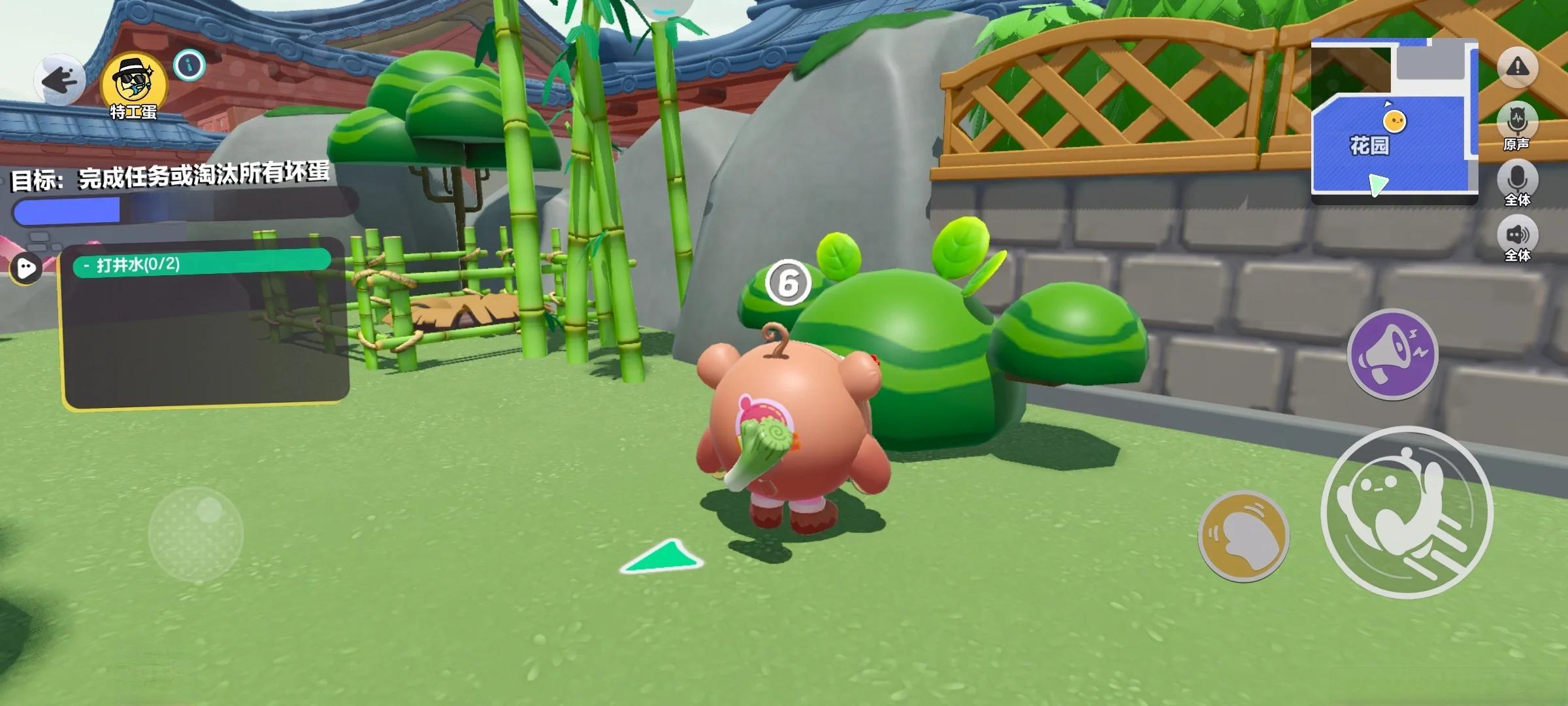Screen dimensions: 1568x706
Task: Open the 花园 minimap
Action: click(1394, 121)
